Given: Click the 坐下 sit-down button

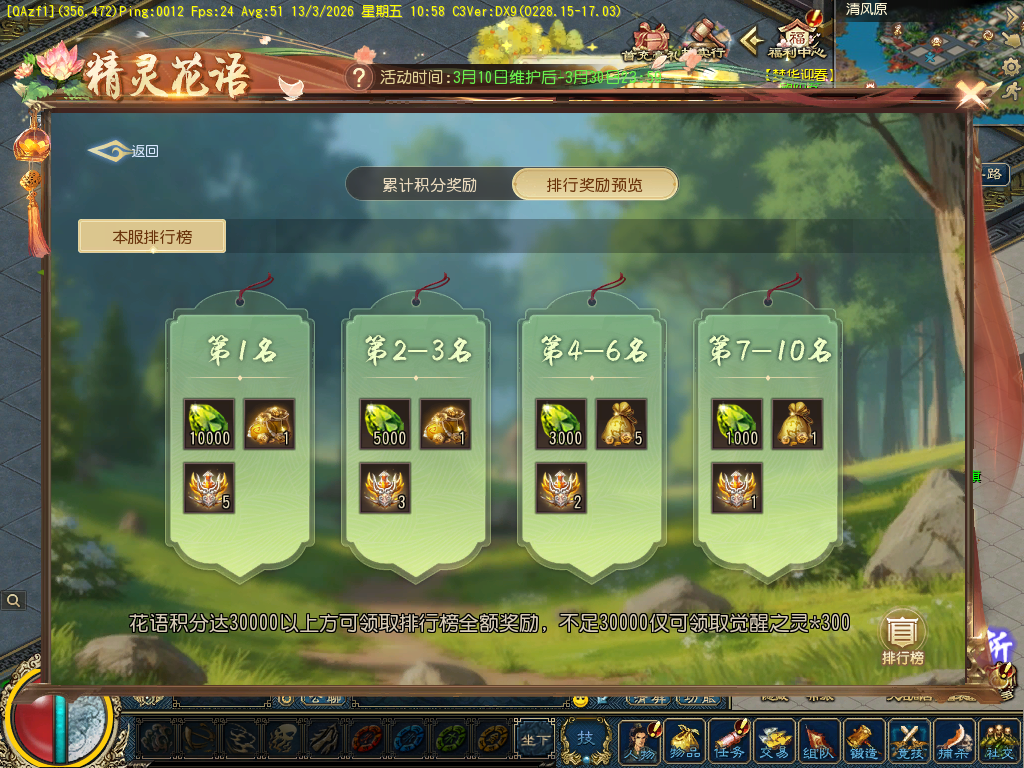Looking at the screenshot, I should point(536,741).
